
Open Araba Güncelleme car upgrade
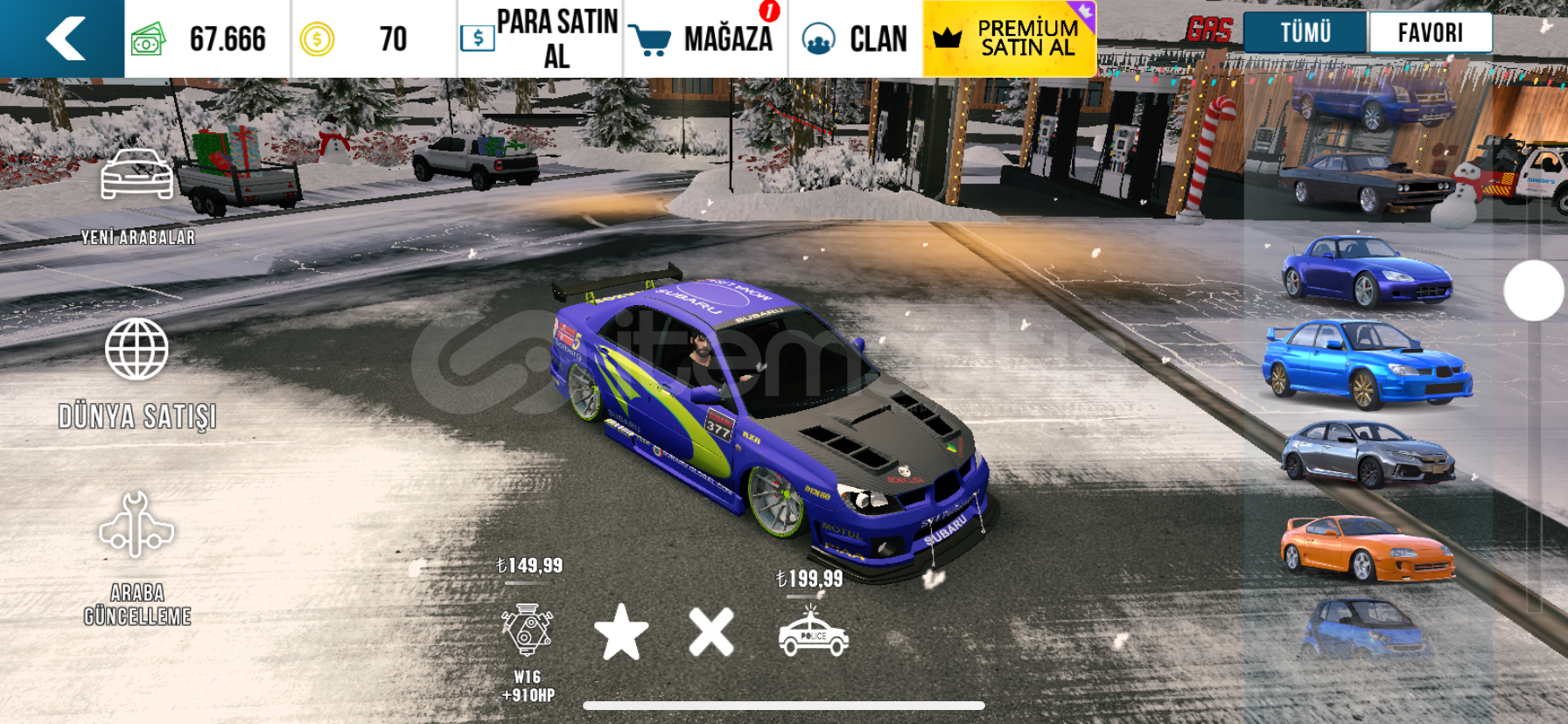click(x=137, y=558)
